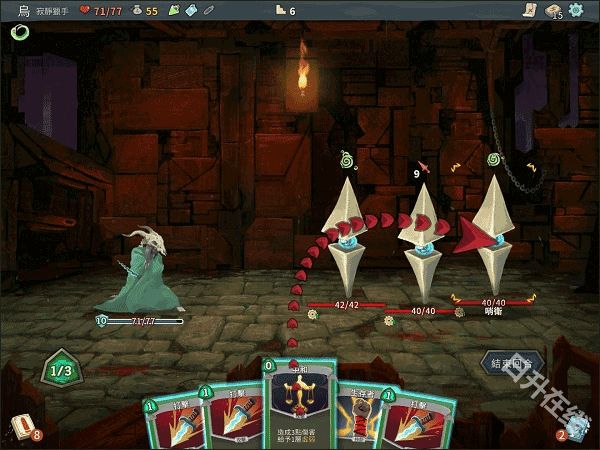
Task: Open the draw pile
Action: (x=23, y=427)
